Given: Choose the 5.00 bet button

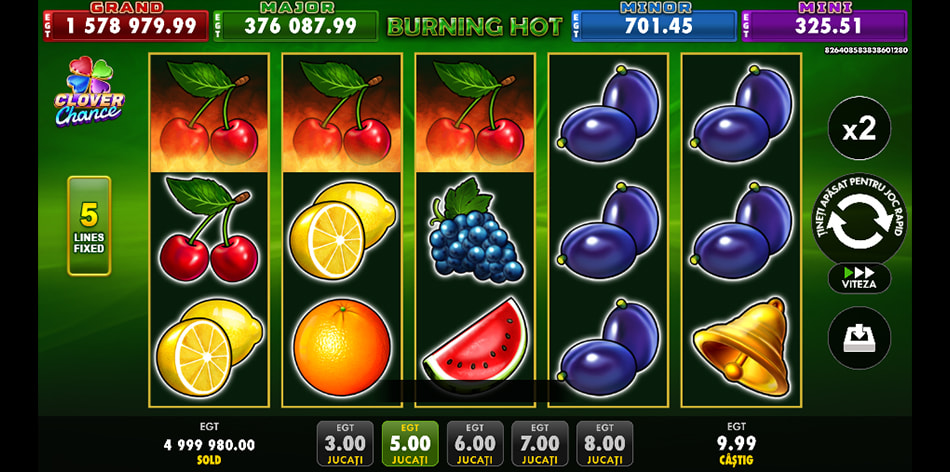Looking at the screenshot, I should 410,443.
